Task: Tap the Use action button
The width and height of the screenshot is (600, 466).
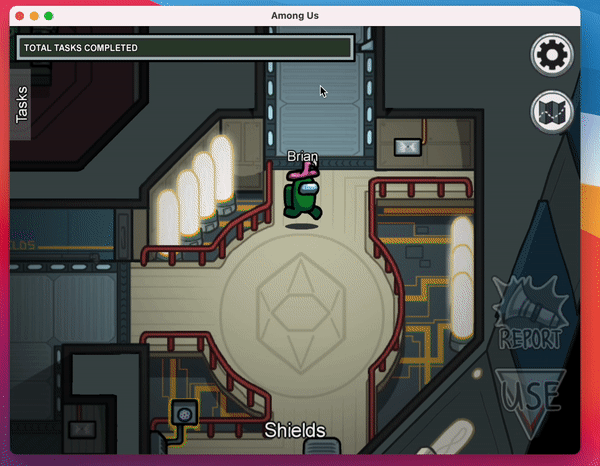Action: [x=530, y=393]
